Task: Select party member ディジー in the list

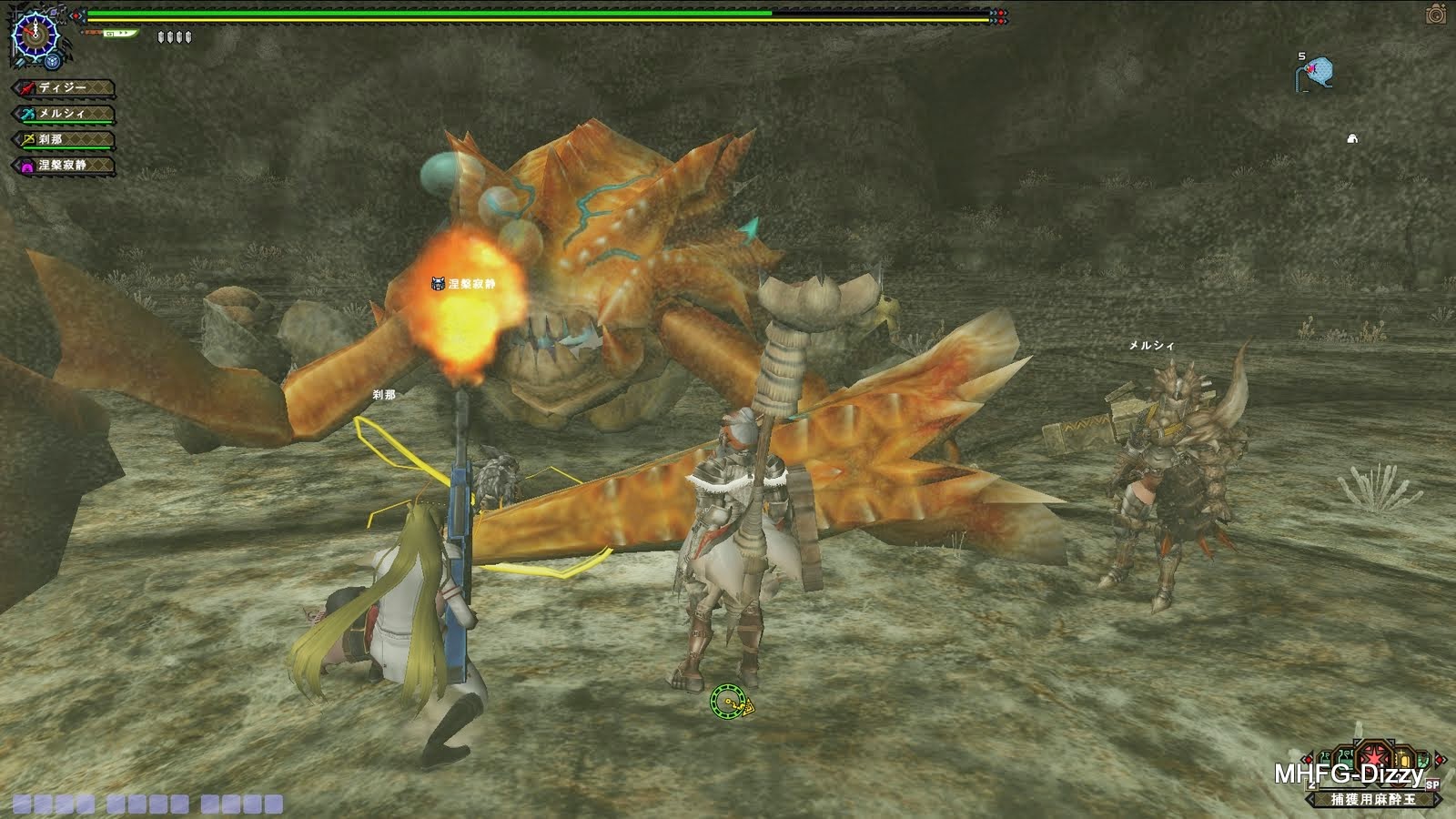Action: click(x=64, y=88)
